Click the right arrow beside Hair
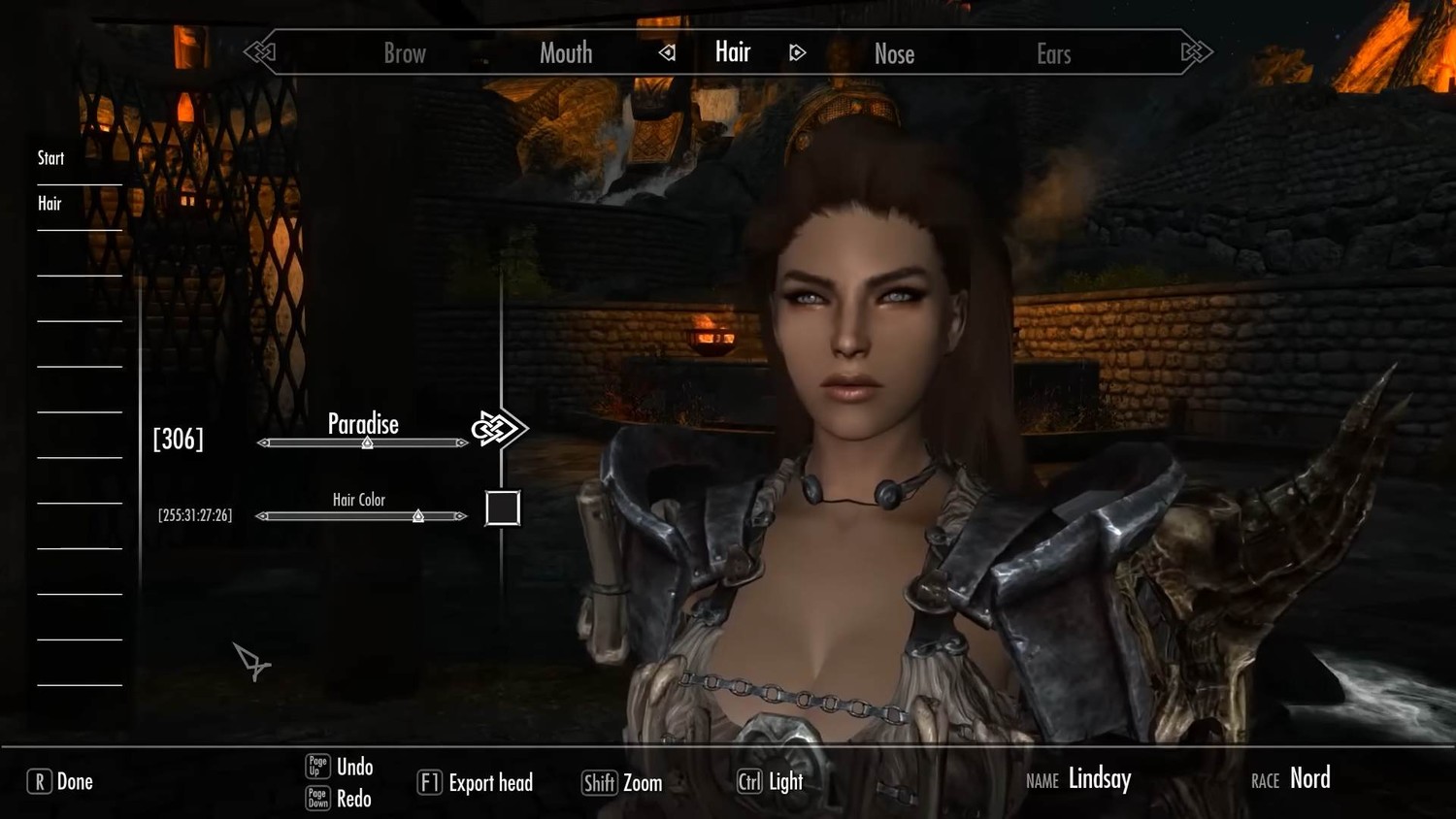This screenshot has width=1456, height=819. (x=797, y=52)
